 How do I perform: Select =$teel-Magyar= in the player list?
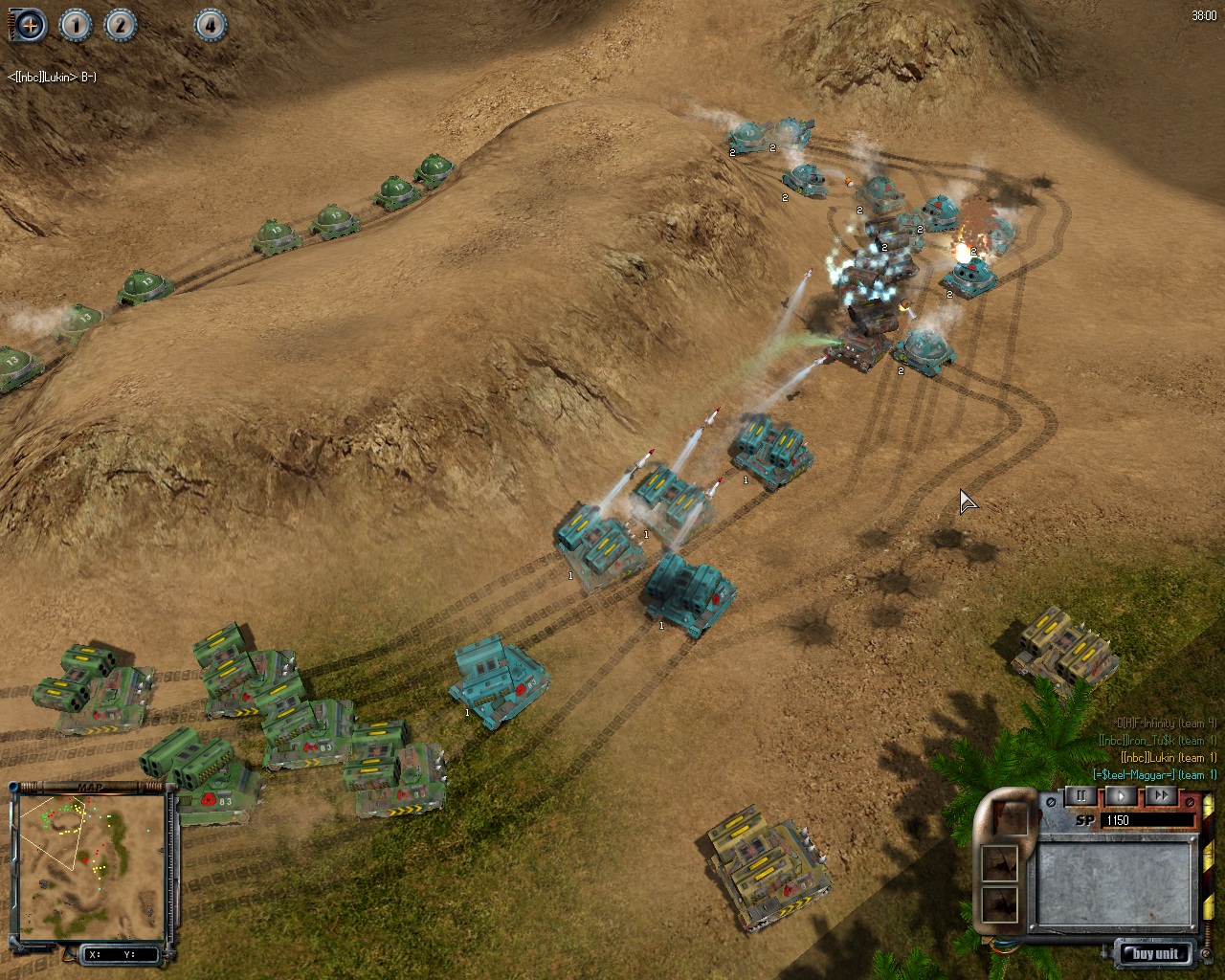coord(1155,775)
